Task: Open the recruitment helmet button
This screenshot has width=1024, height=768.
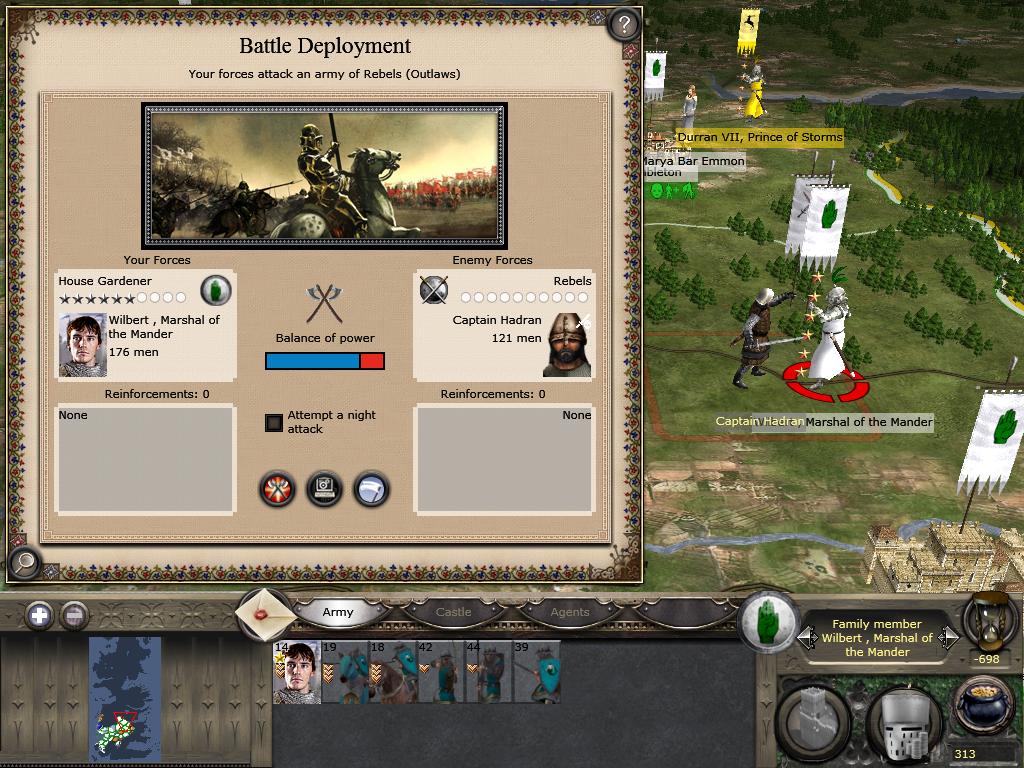Action: [903, 718]
